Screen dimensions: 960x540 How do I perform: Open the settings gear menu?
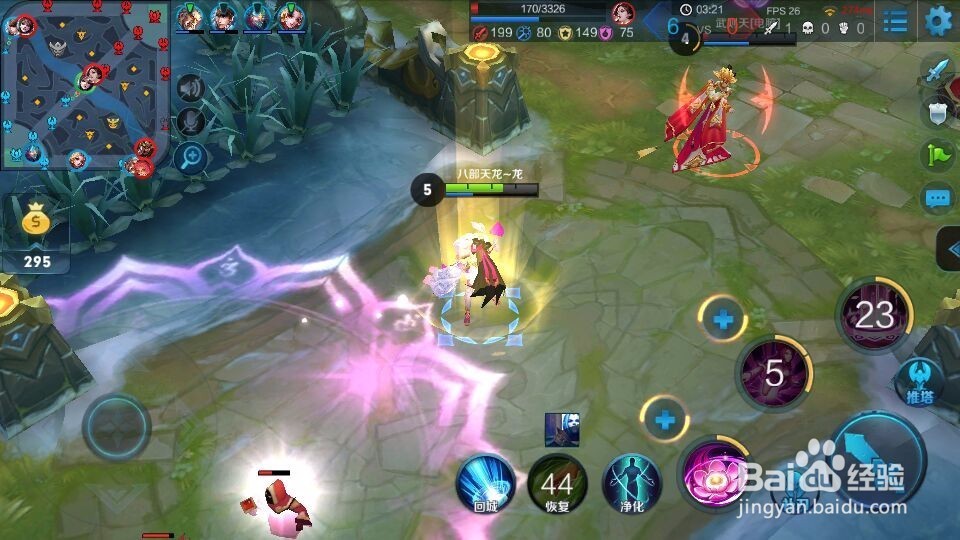pyautogui.click(x=938, y=20)
